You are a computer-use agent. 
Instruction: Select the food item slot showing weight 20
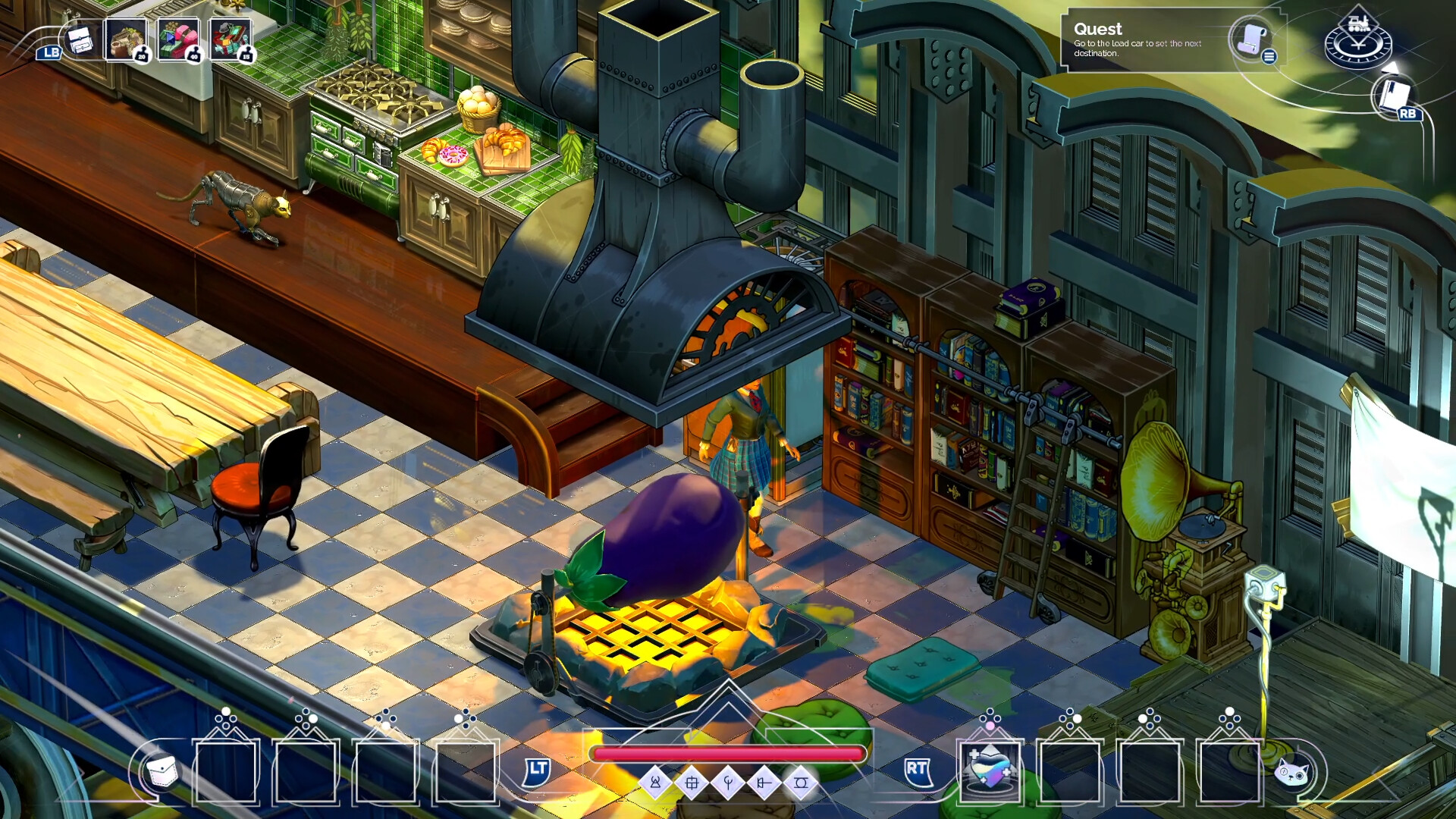[x=127, y=38]
